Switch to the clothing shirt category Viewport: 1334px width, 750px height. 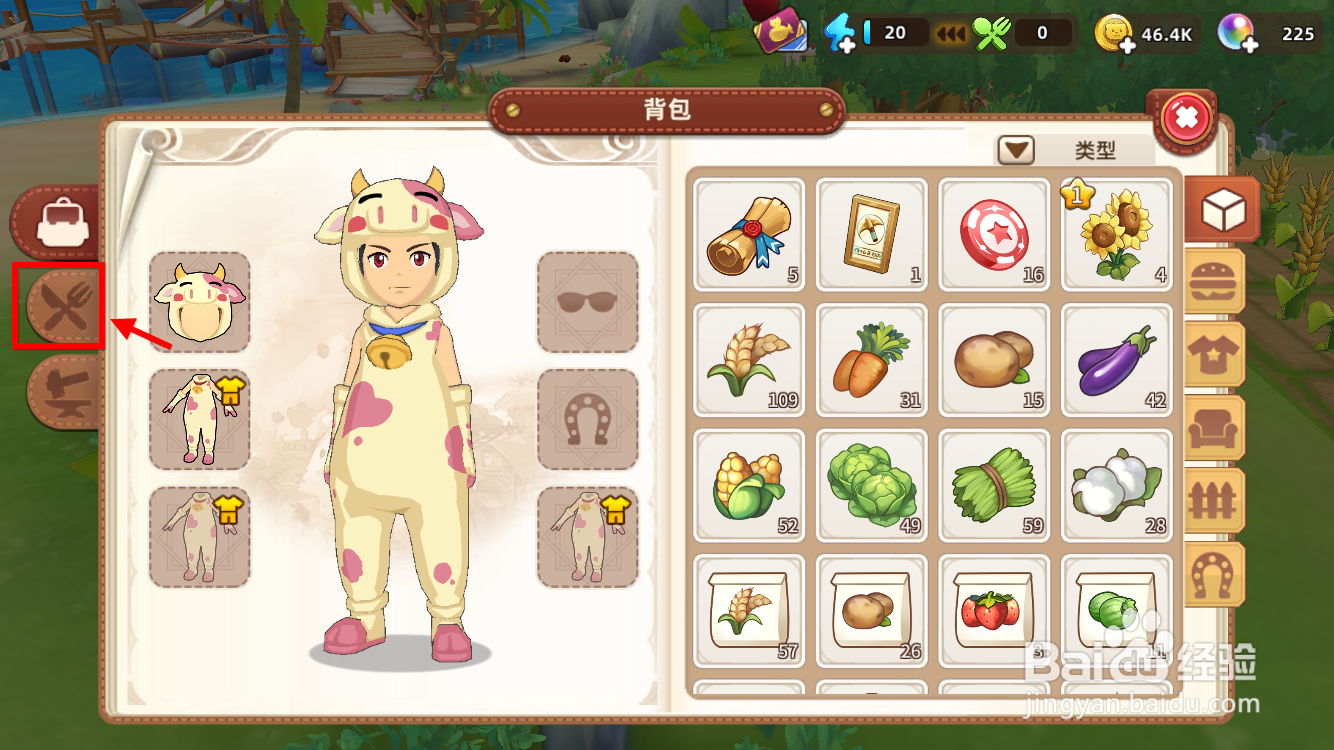1215,355
